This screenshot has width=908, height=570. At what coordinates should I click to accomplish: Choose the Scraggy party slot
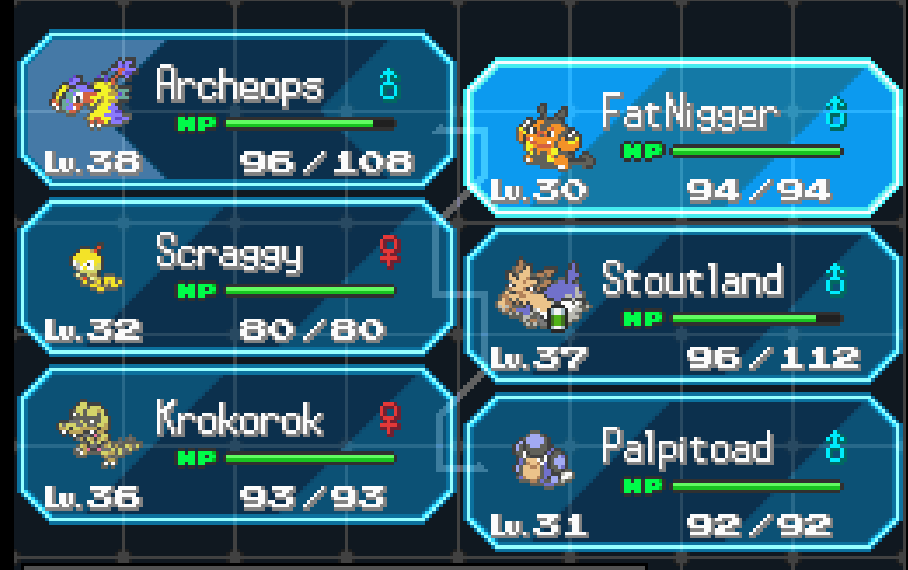click(x=237, y=278)
